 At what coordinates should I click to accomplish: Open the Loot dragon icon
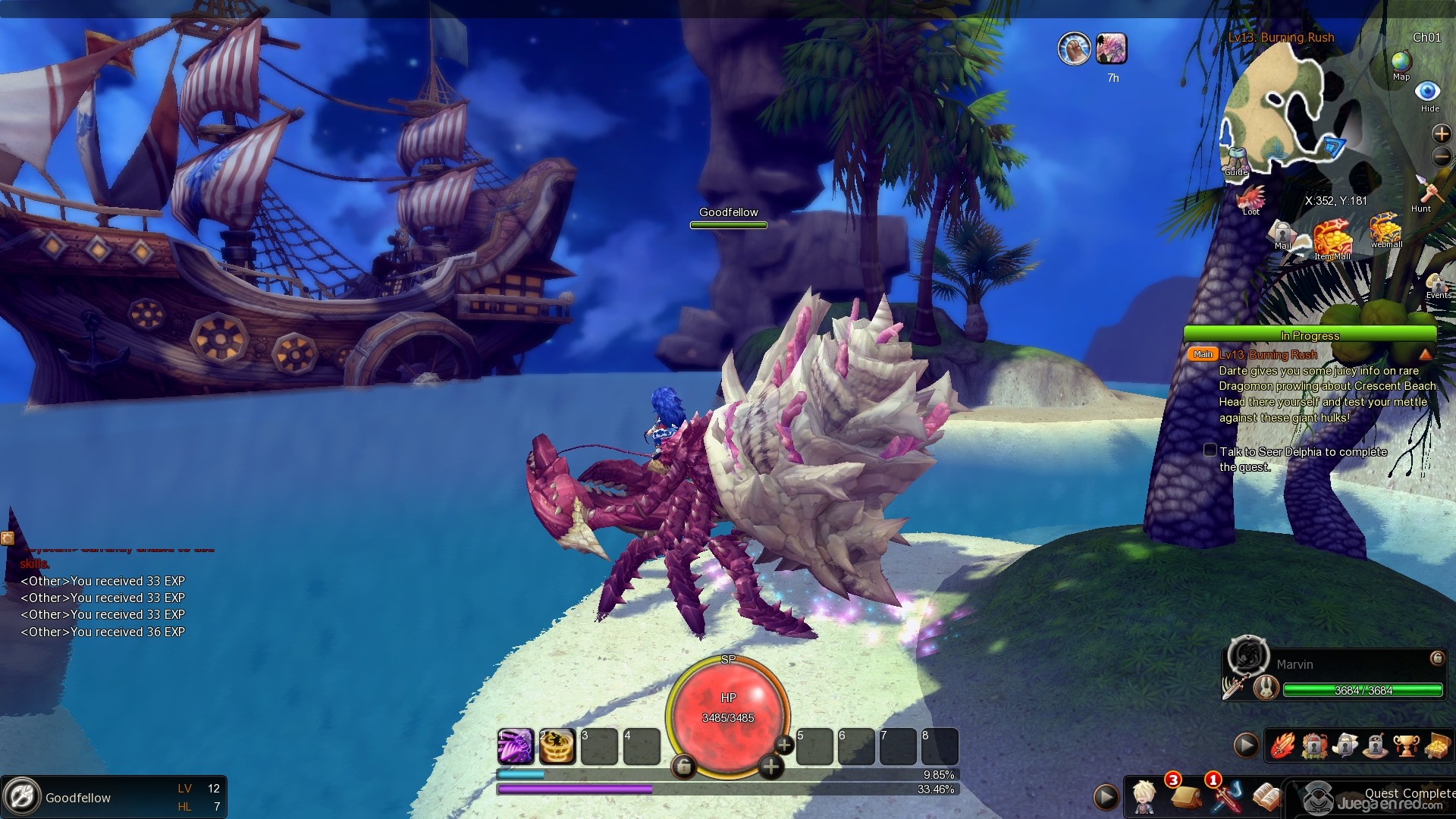[1250, 198]
